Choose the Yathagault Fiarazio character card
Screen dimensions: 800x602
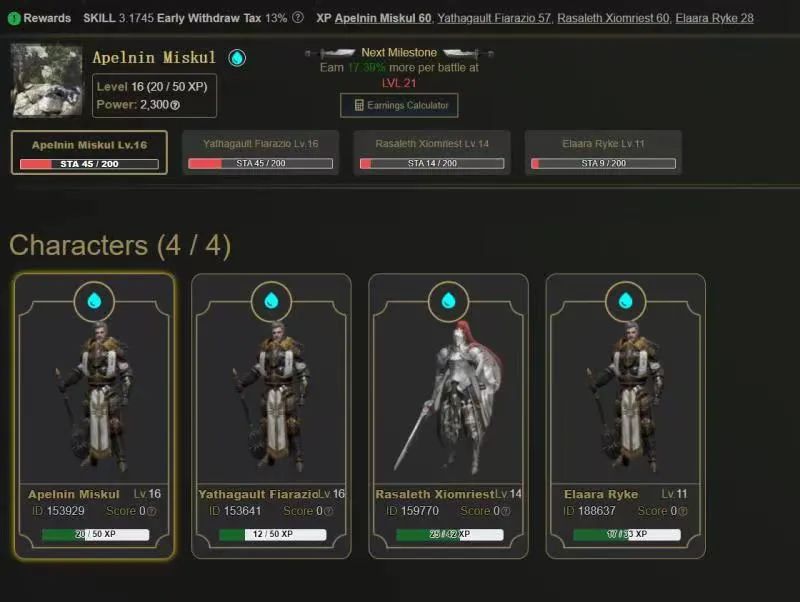pos(271,415)
